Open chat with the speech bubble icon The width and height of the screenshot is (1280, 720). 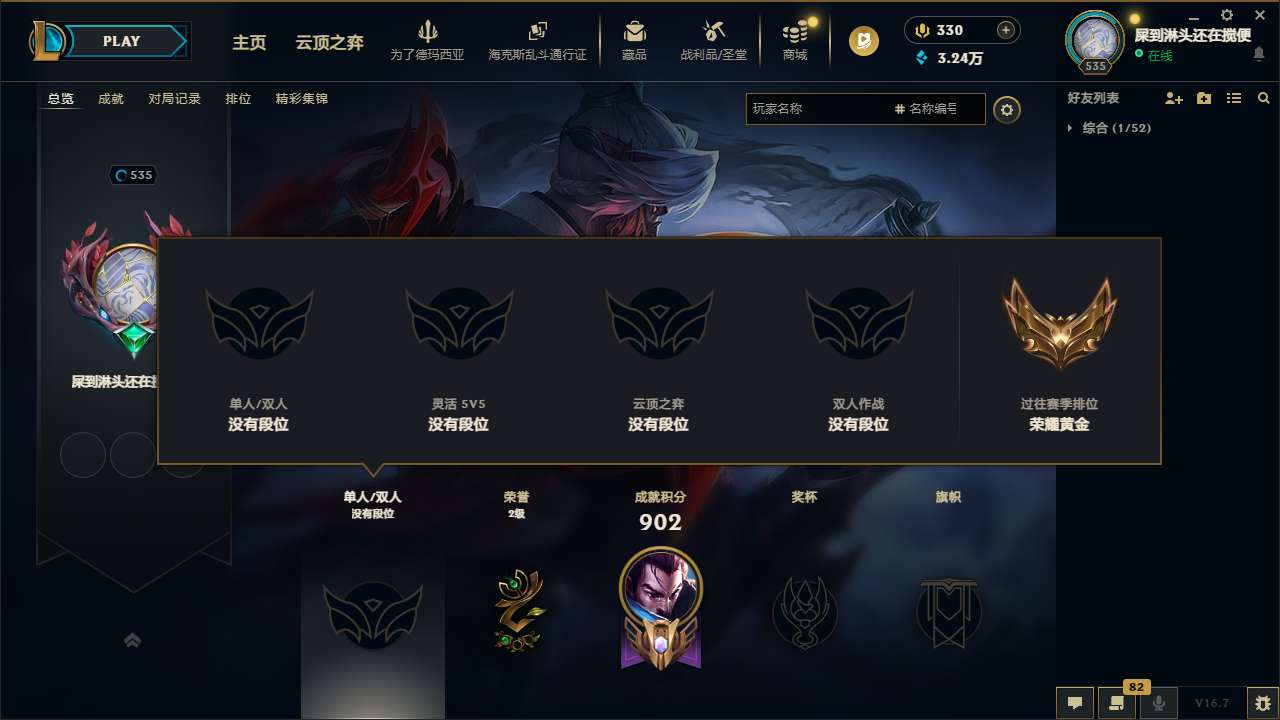(x=1075, y=703)
